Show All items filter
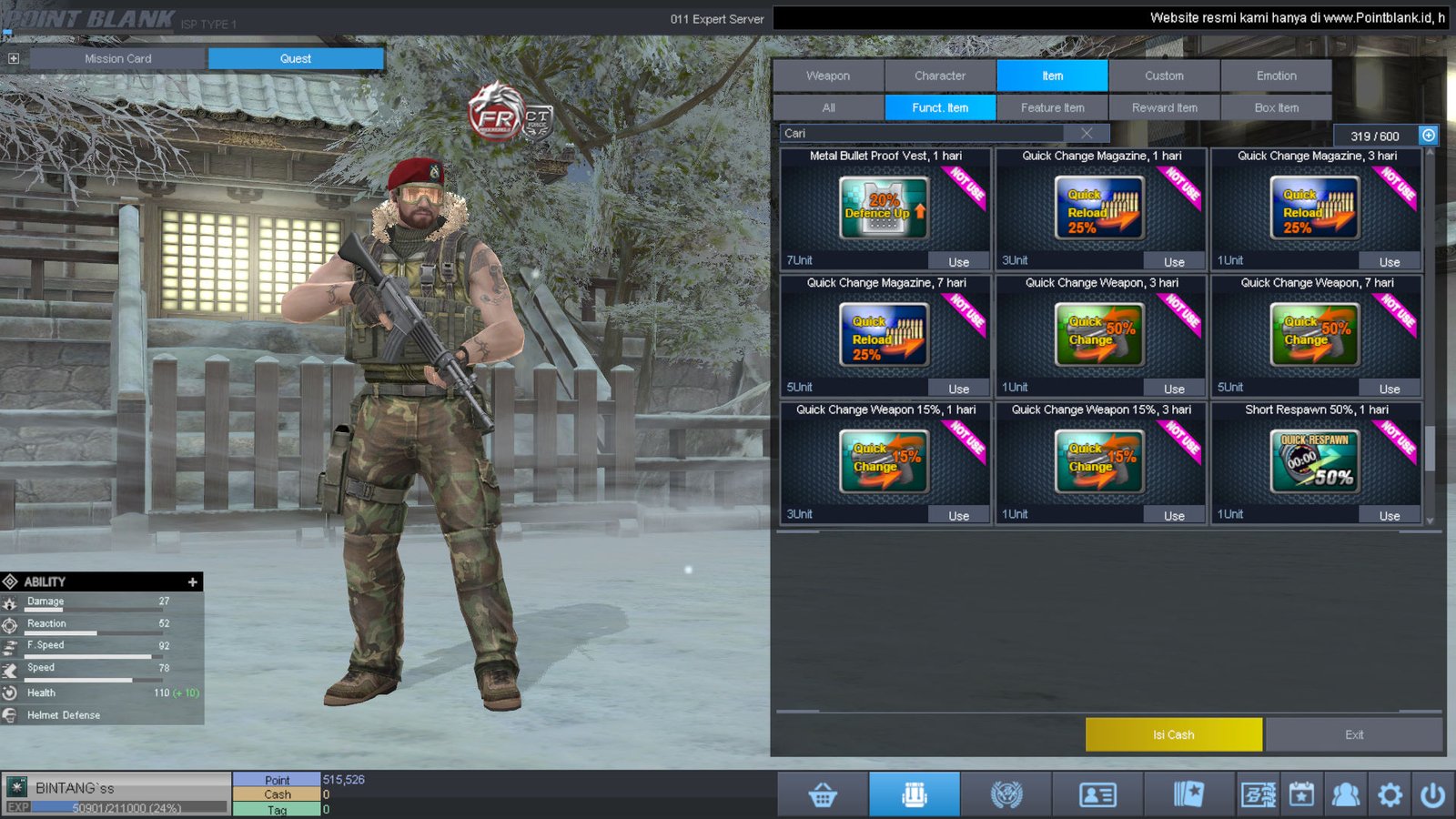Screen dimensions: 1456x819 [828, 107]
